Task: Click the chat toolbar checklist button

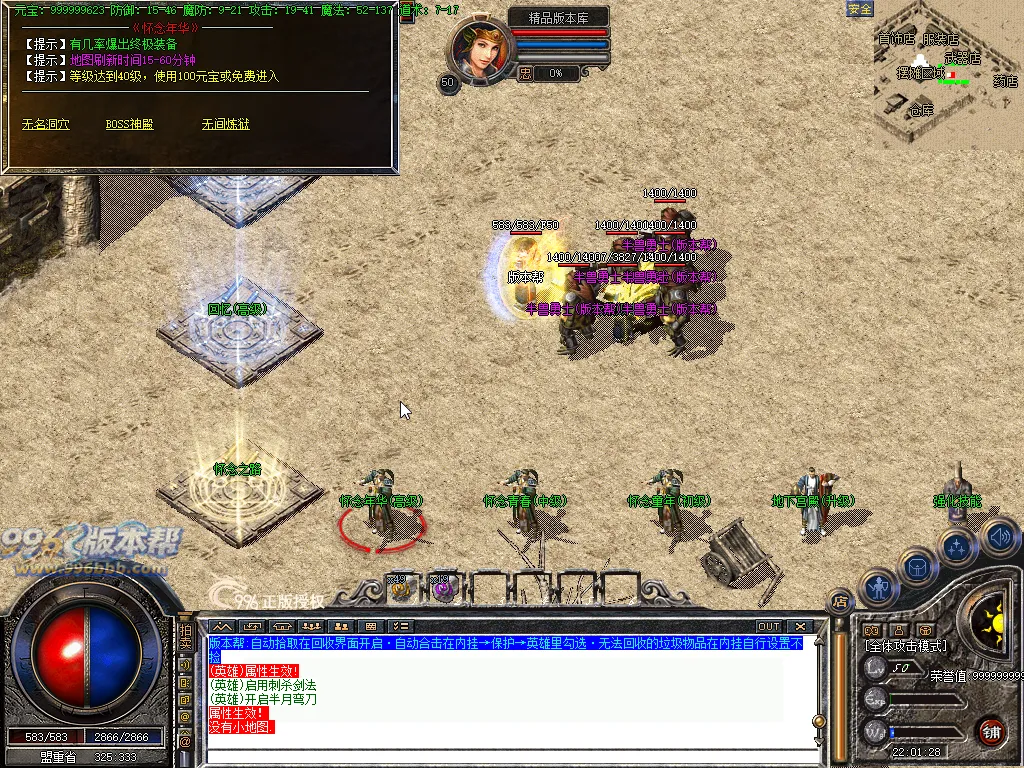Action: pyautogui.click(x=400, y=627)
